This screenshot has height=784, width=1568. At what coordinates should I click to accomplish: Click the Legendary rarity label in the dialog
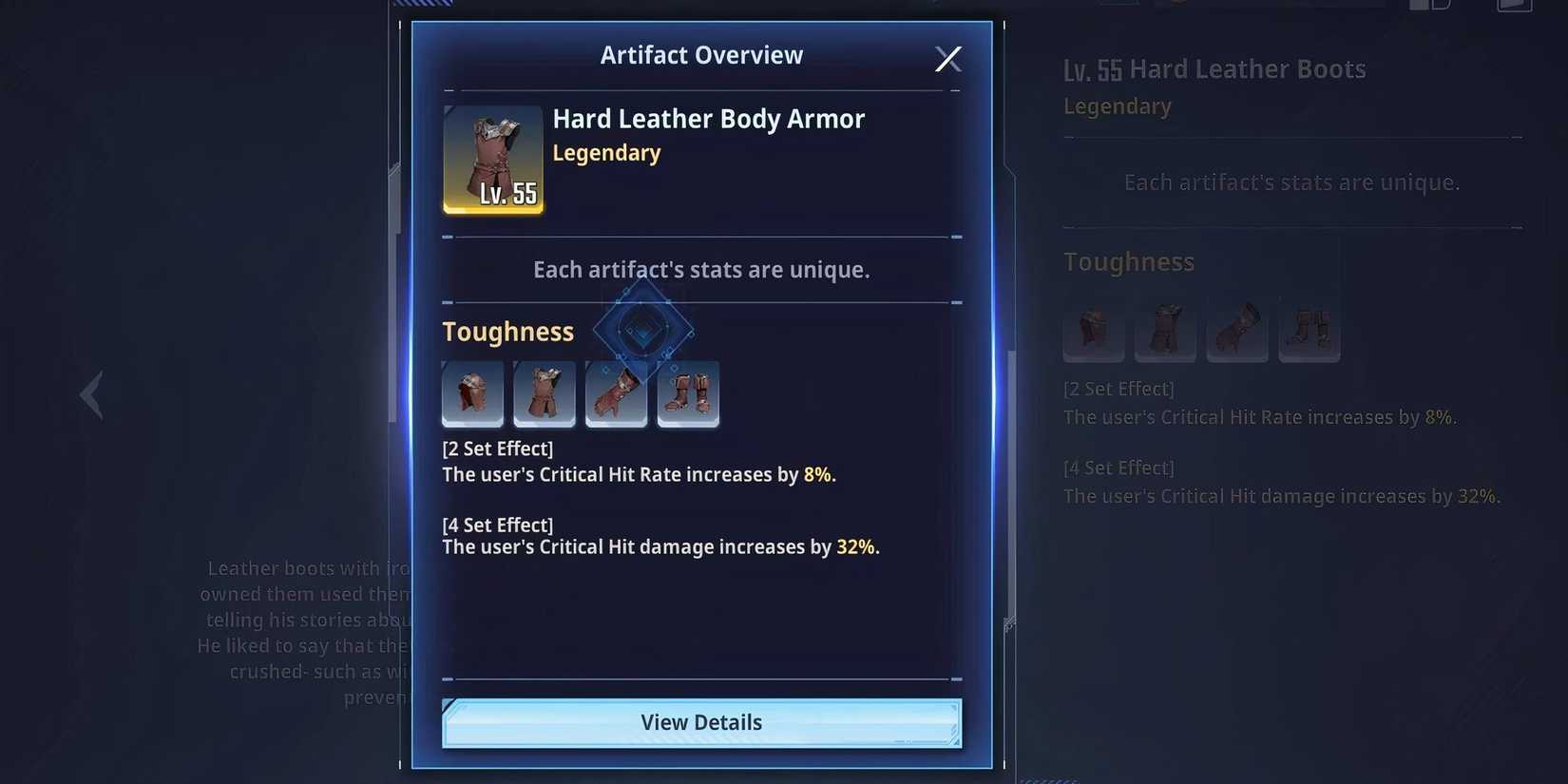tap(606, 152)
